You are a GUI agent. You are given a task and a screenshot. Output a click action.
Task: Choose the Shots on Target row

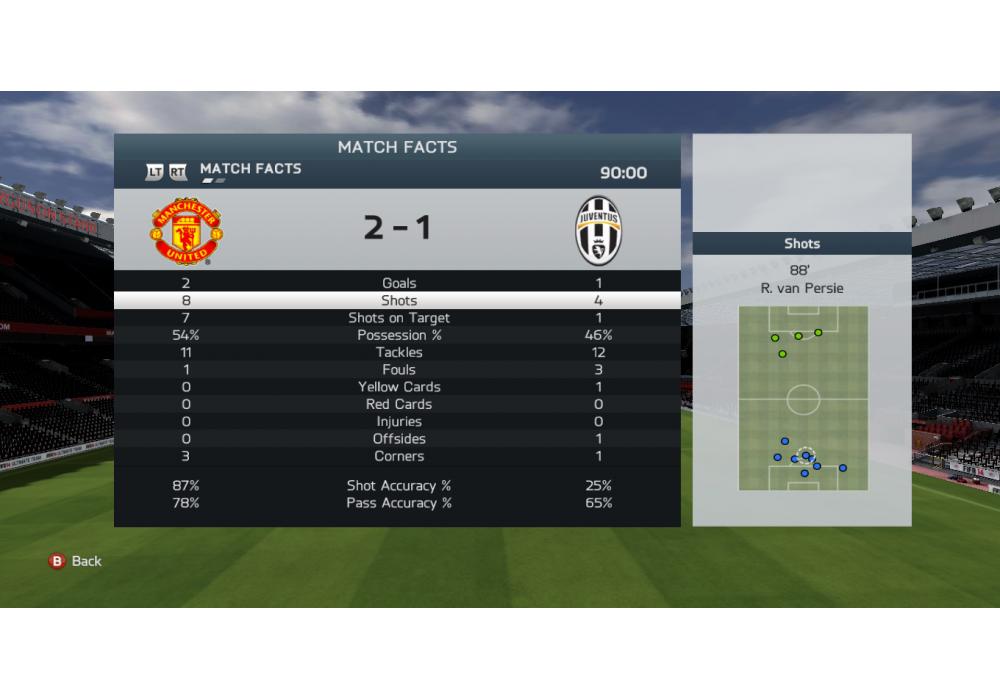click(x=398, y=318)
